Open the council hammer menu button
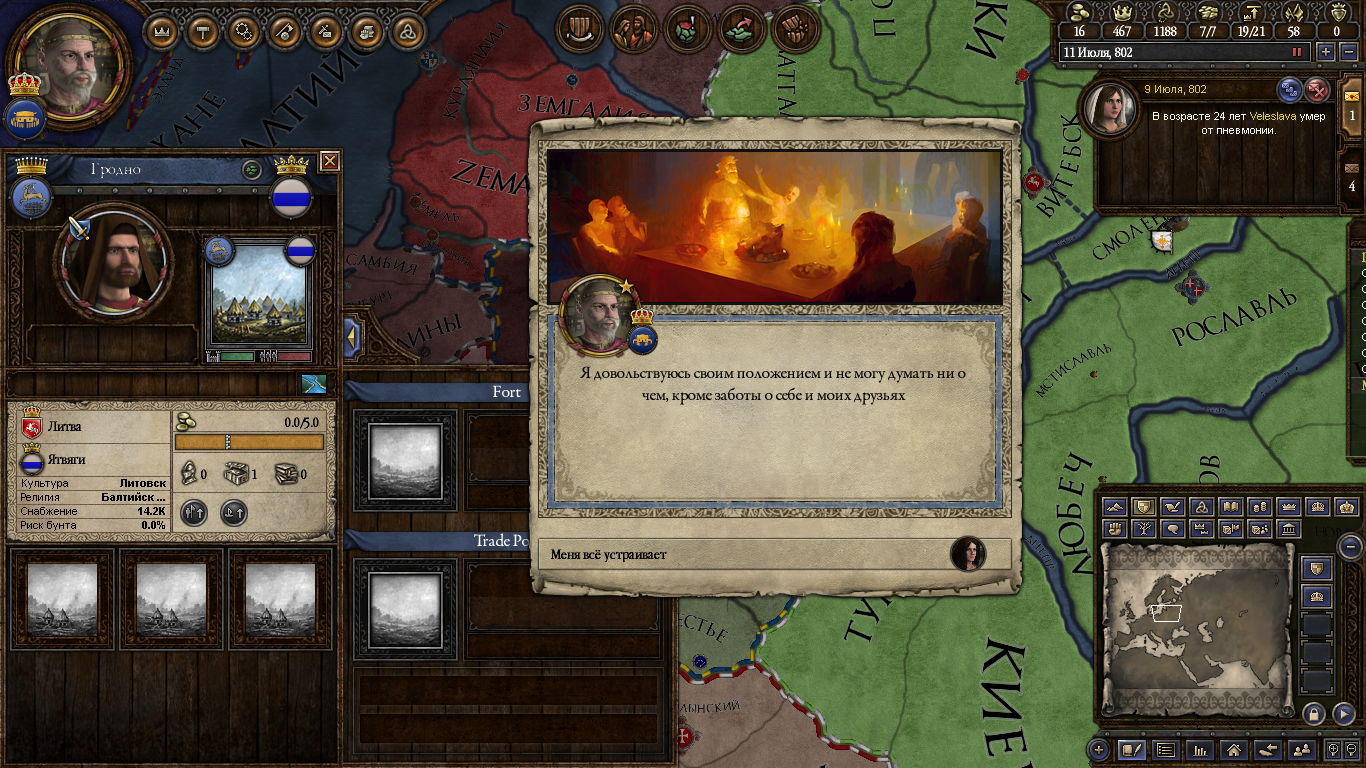The width and height of the screenshot is (1366, 768). 204,31
